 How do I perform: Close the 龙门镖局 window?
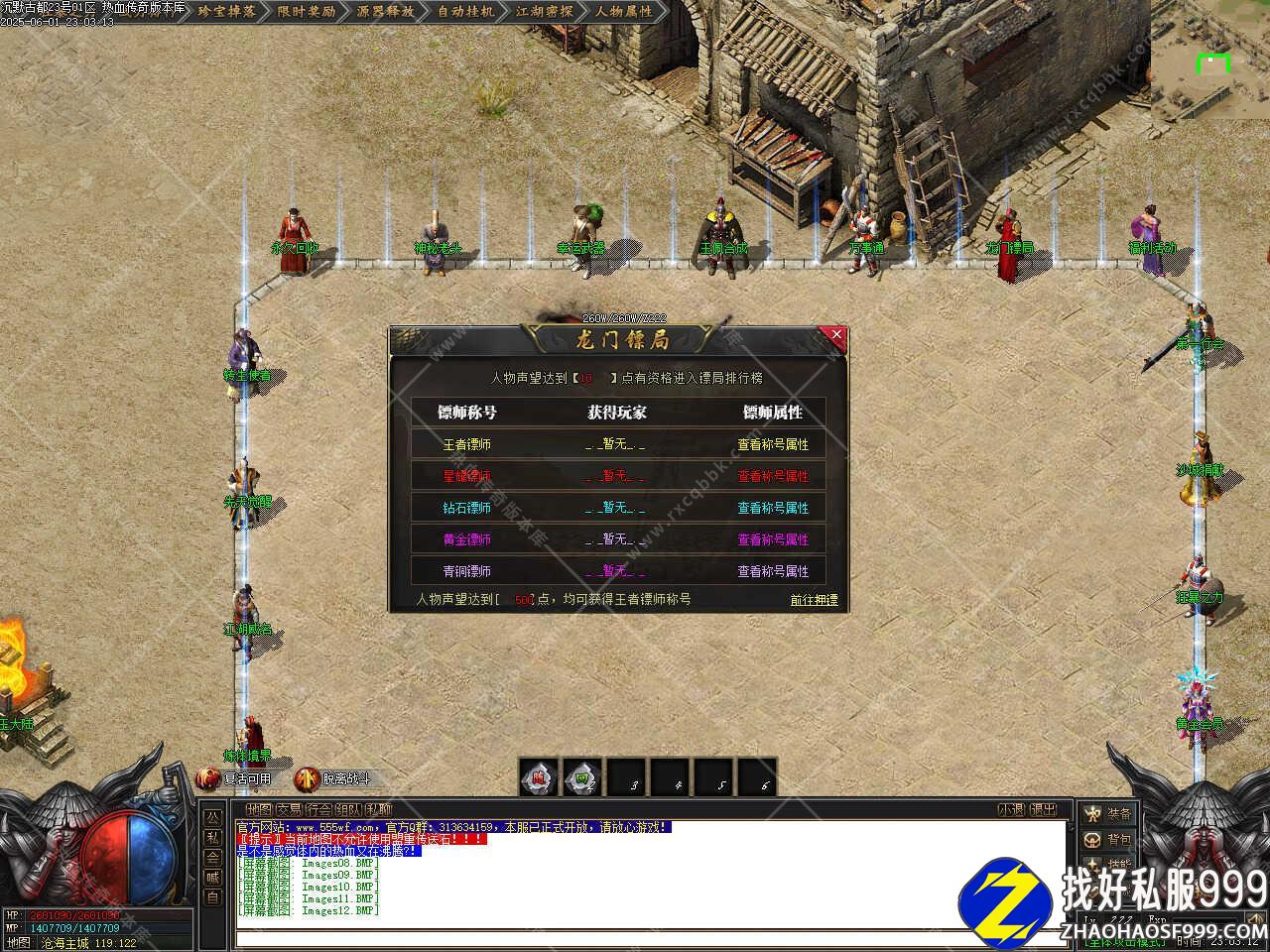[836, 336]
